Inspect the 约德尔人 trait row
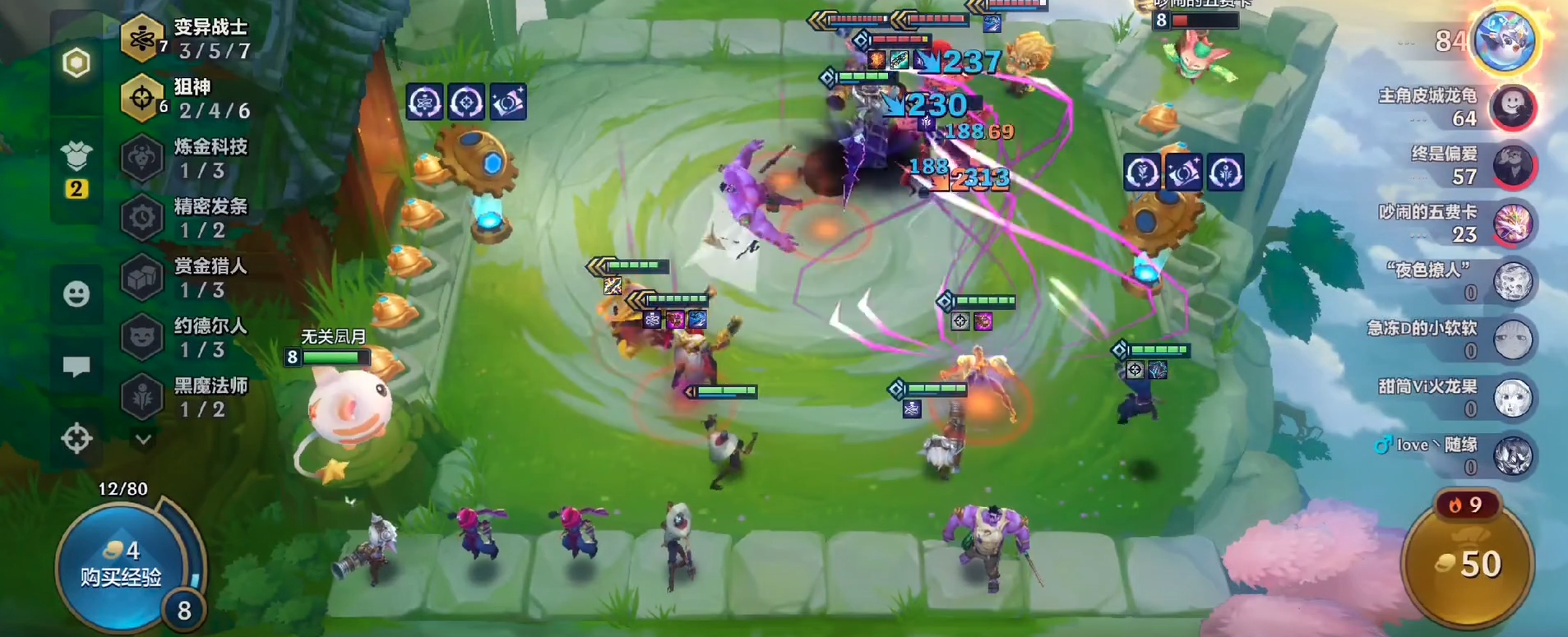The height and width of the screenshot is (637, 1568). click(x=188, y=338)
